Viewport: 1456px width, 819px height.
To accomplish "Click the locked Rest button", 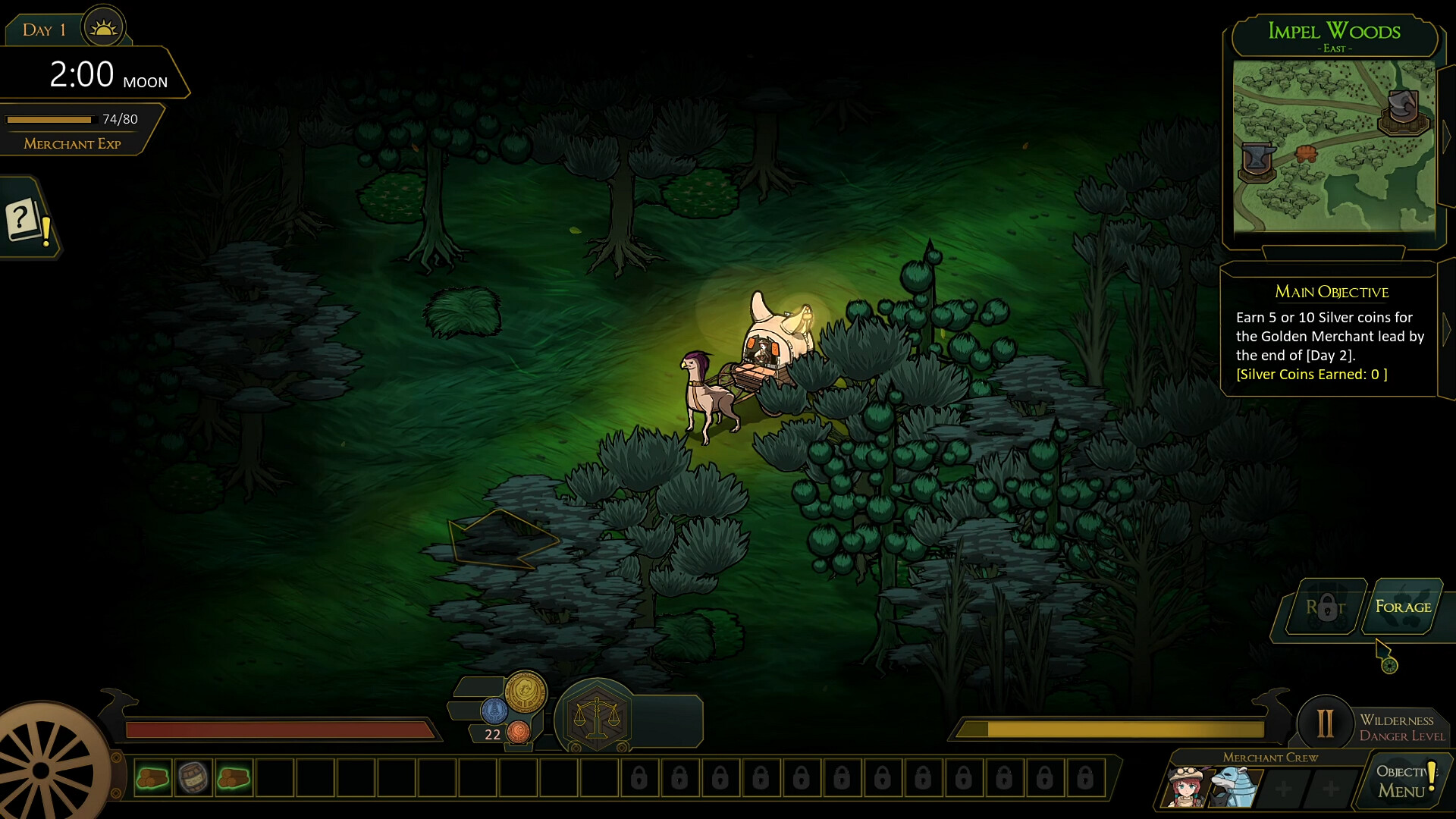I will (x=1325, y=607).
